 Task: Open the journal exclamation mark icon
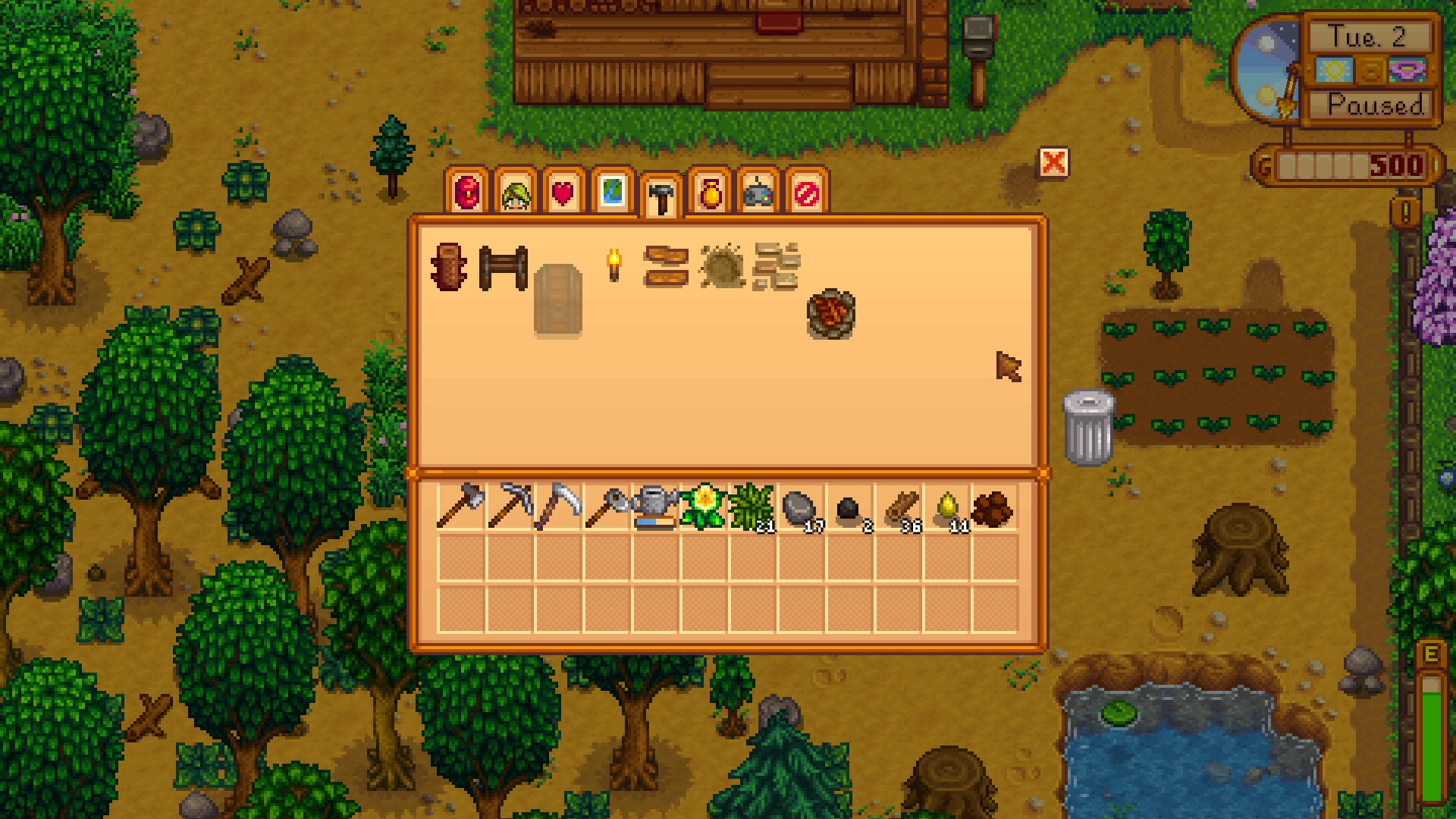[1405, 212]
